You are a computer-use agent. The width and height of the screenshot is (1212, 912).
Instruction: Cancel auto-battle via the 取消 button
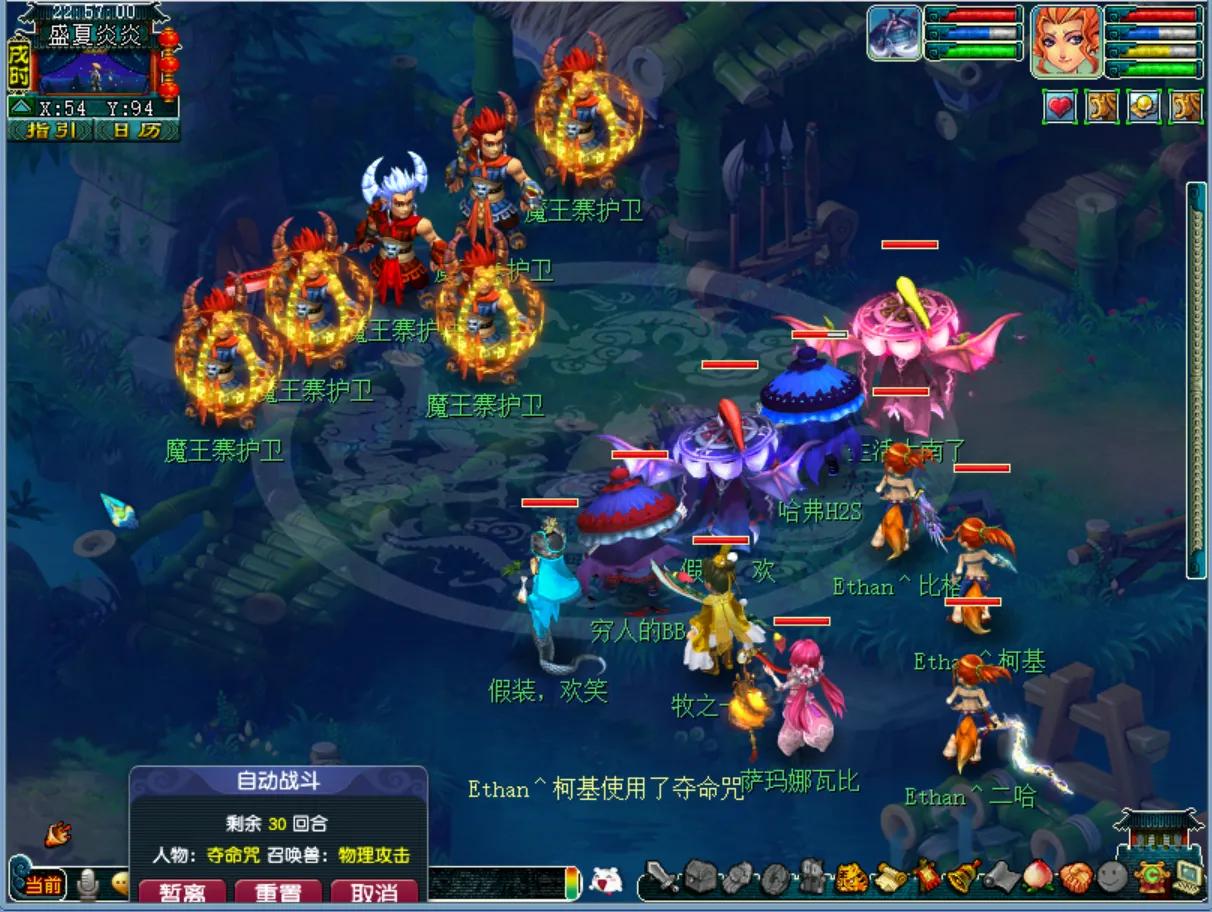coord(374,891)
